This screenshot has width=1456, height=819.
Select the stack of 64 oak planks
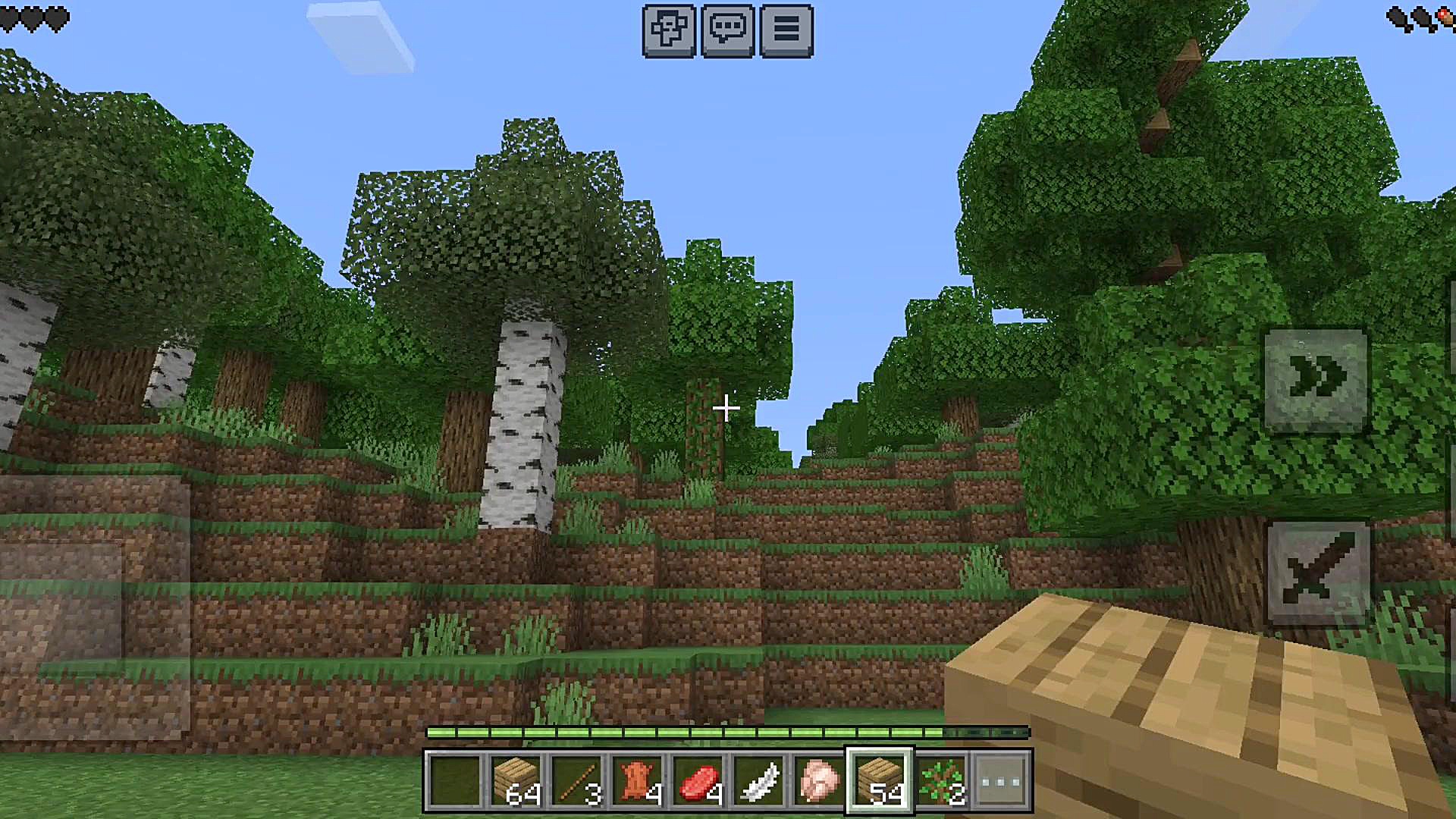[516, 780]
